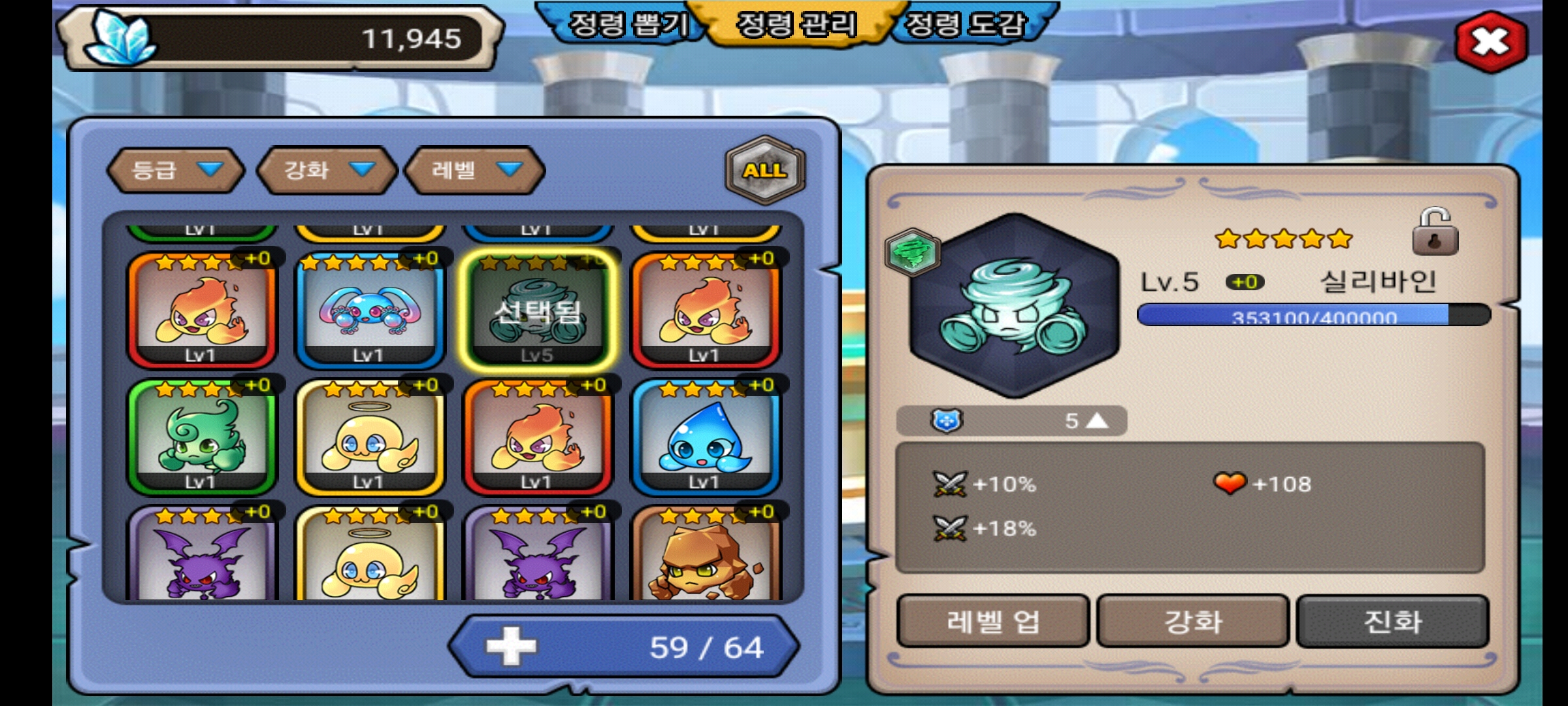Screen dimensions: 1568x706
Task: Toggle the ALL filter hexagon
Action: [765, 171]
